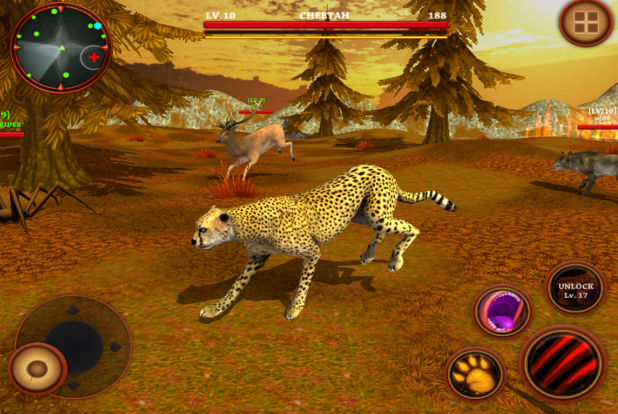Screen dimensions: 618x414
Task: Open the four-square menu button
Action: (x=586, y=22)
